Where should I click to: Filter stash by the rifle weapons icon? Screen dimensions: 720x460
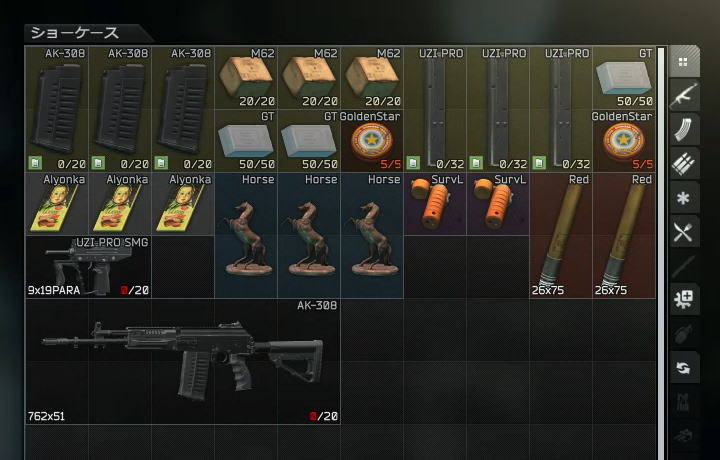coord(684,95)
